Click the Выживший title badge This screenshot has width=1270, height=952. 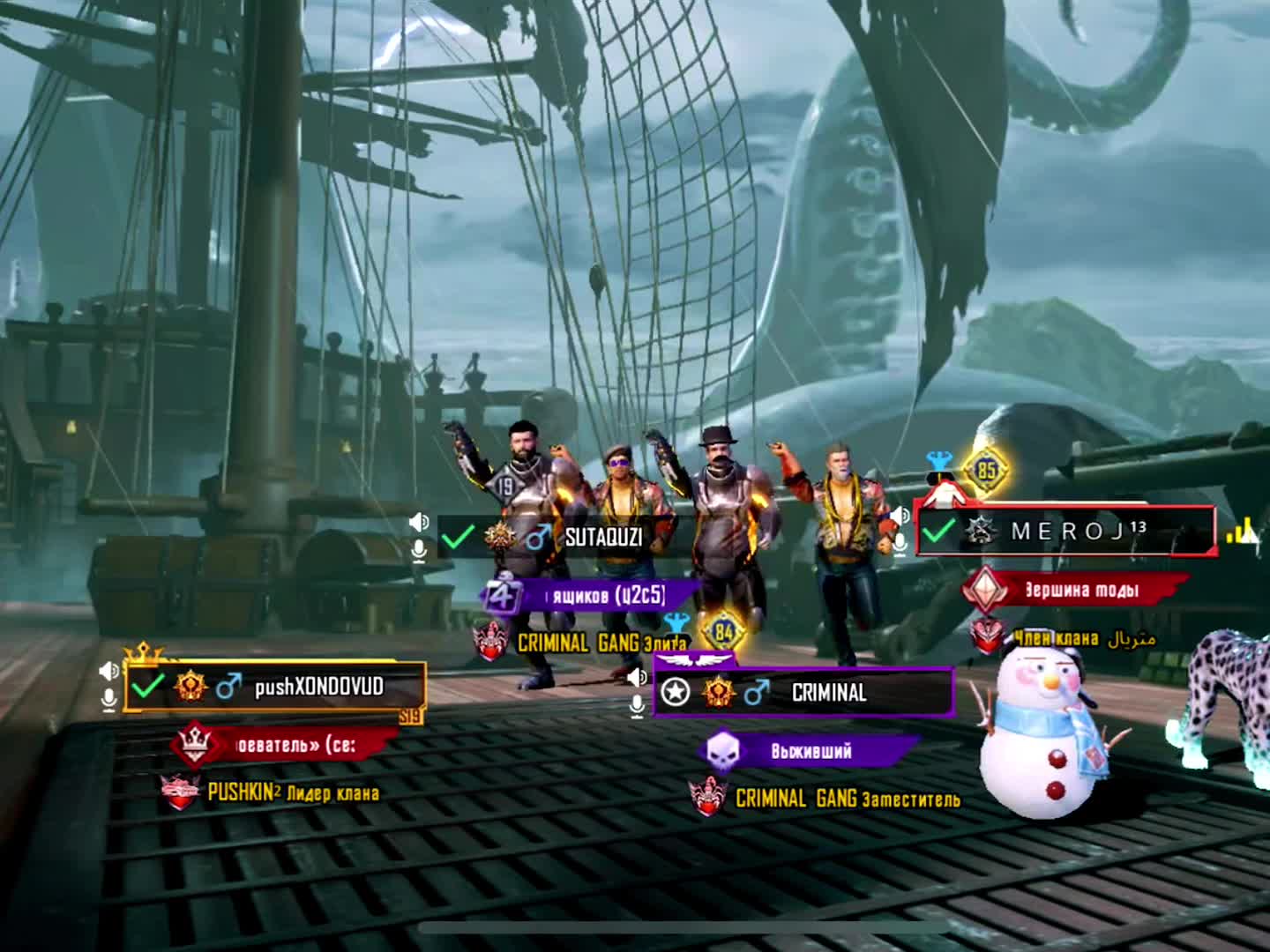pyautogui.click(x=810, y=751)
